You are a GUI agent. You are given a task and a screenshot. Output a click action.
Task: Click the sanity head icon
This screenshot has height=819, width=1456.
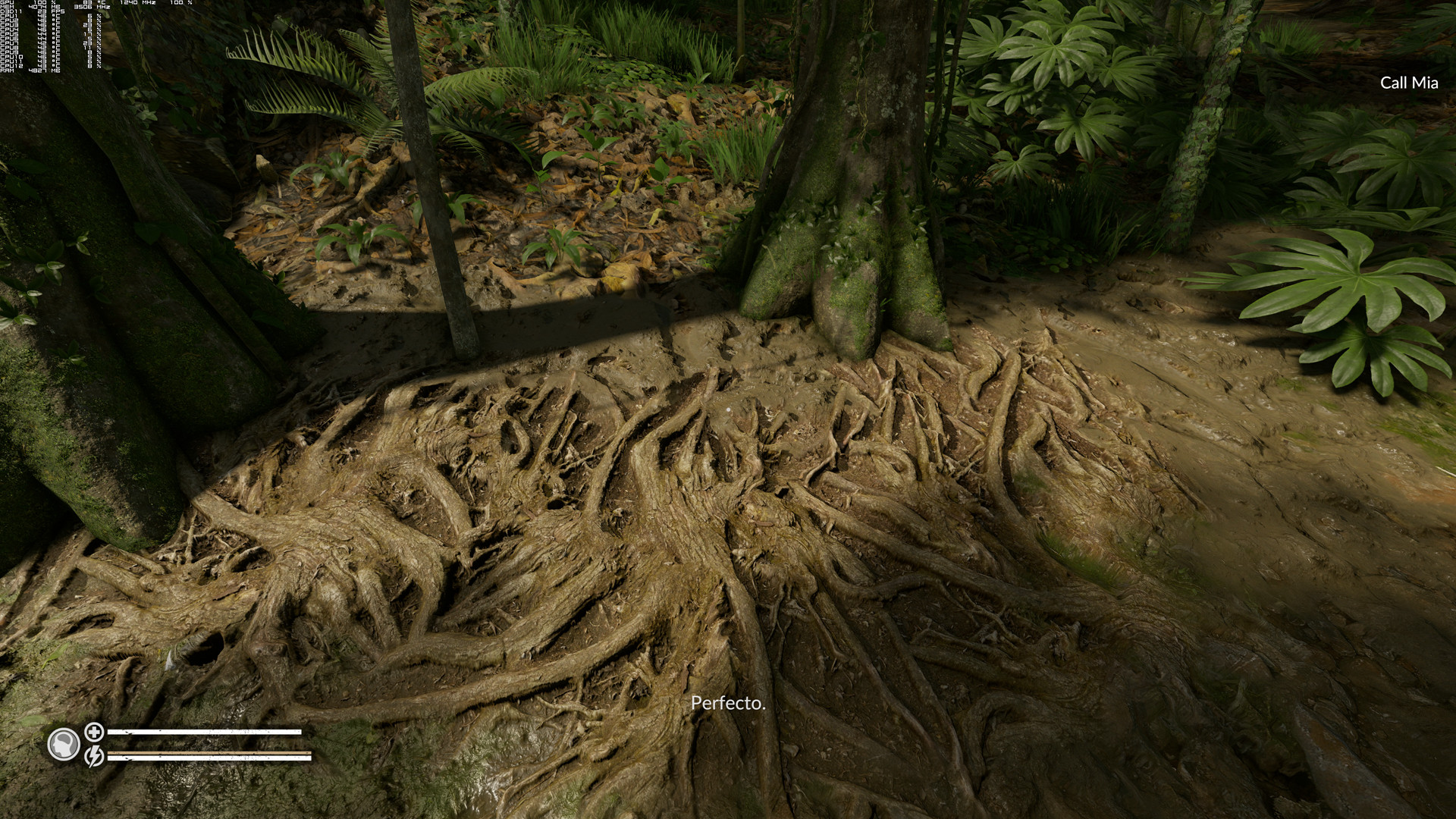(x=64, y=745)
